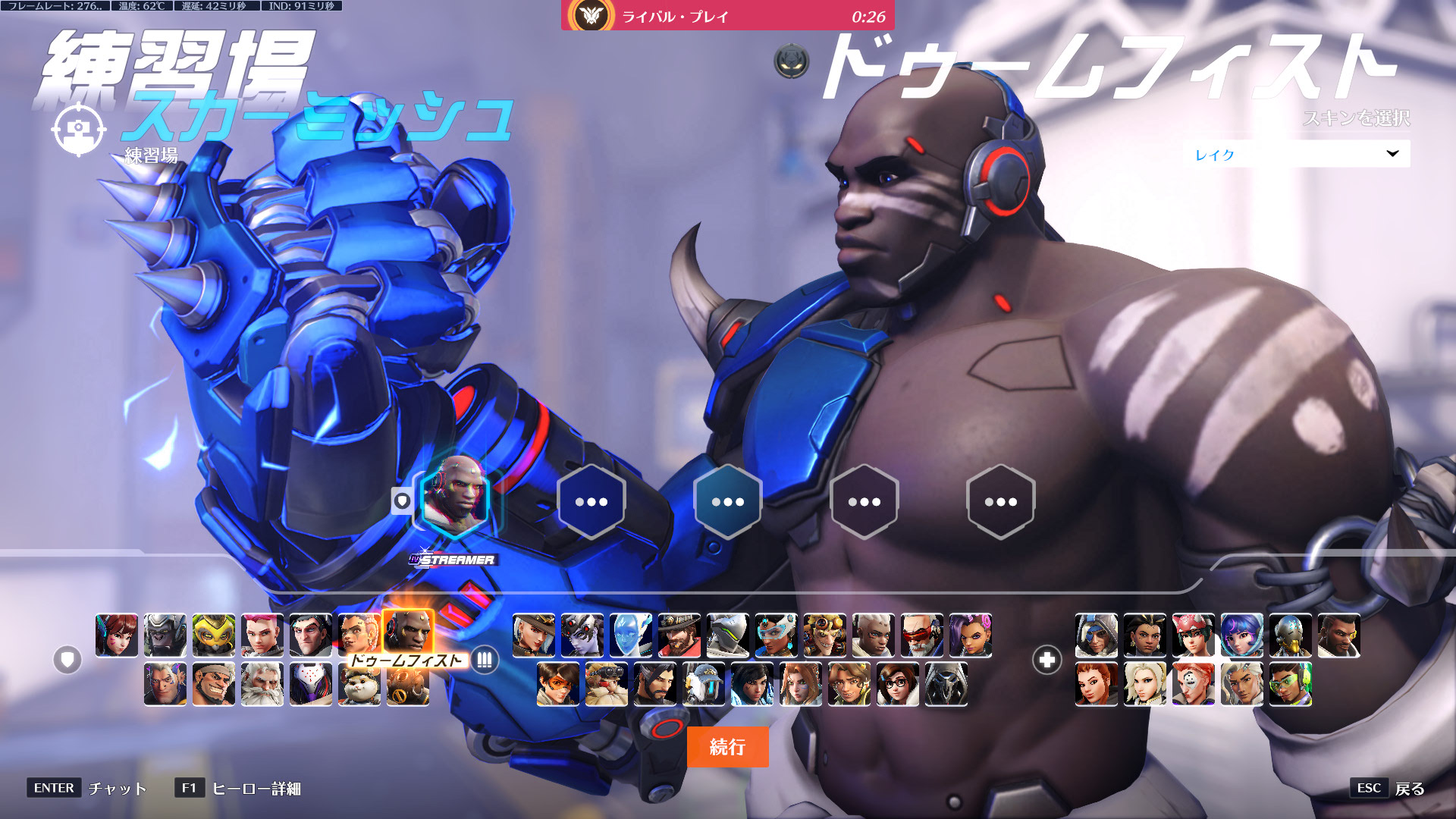Open the レイク skin selection dropdown
Viewport: 1456px width, 819px height.
point(1296,154)
